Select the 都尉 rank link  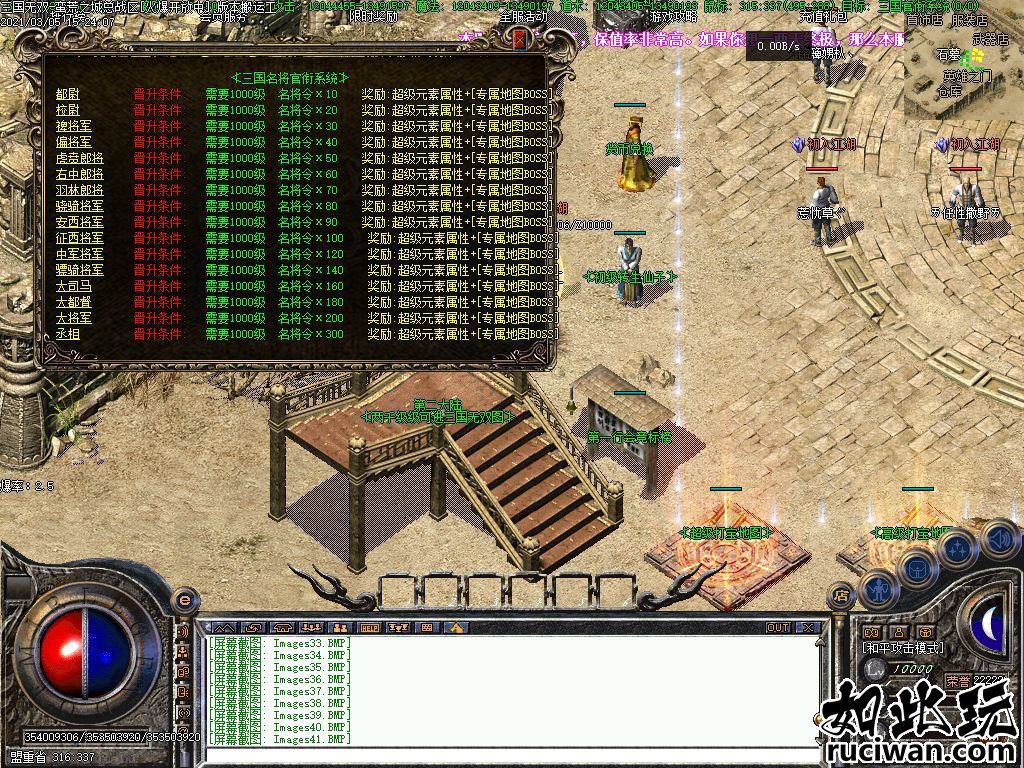(x=68, y=94)
